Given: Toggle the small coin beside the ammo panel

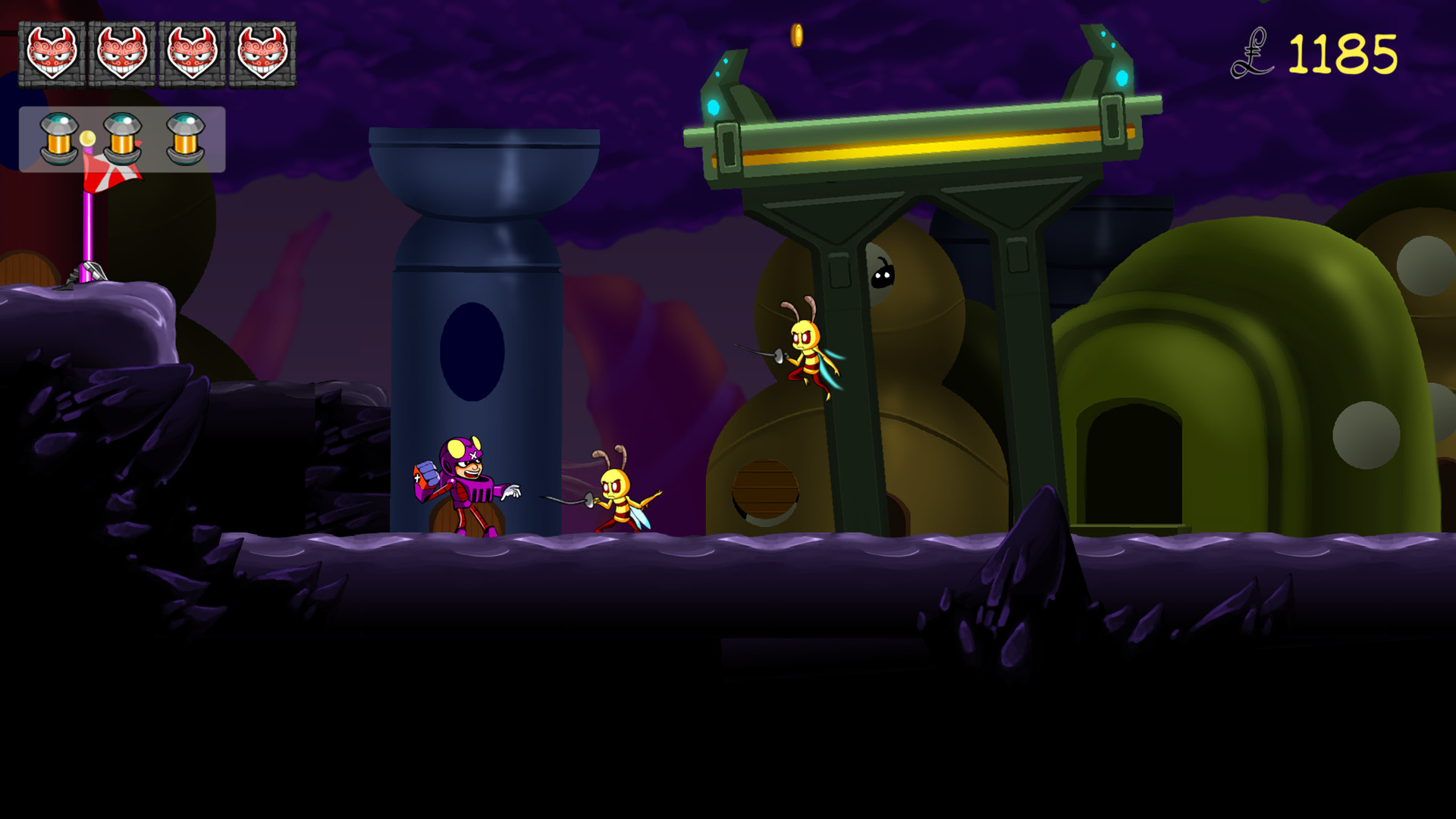Looking at the screenshot, I should point(86,139).
